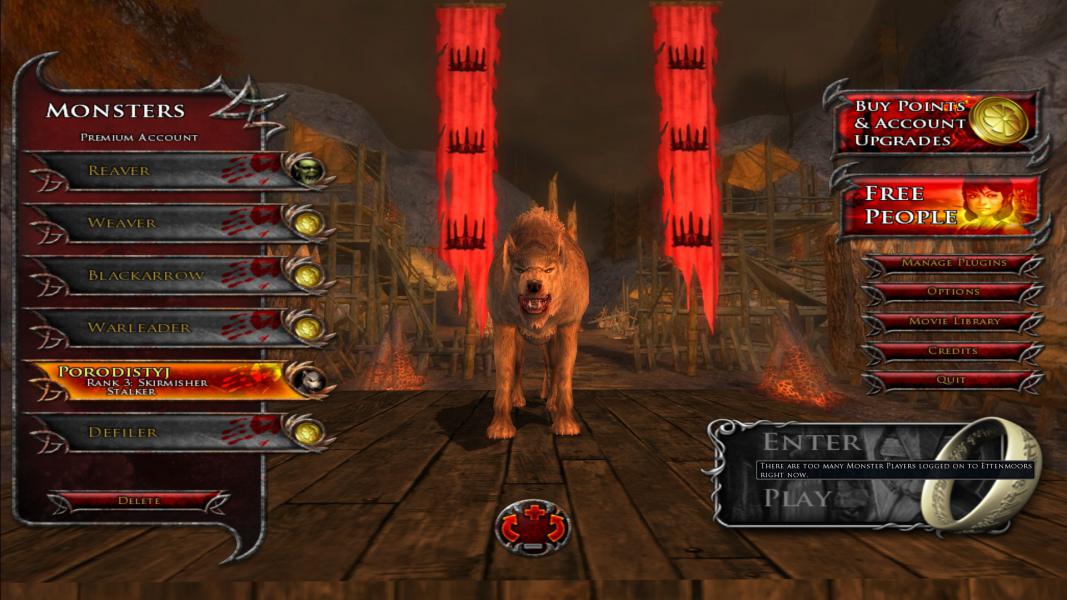Screen dimensions: 1067x600
Task: Select the Warleader monster slot
Action: point(160,328)
